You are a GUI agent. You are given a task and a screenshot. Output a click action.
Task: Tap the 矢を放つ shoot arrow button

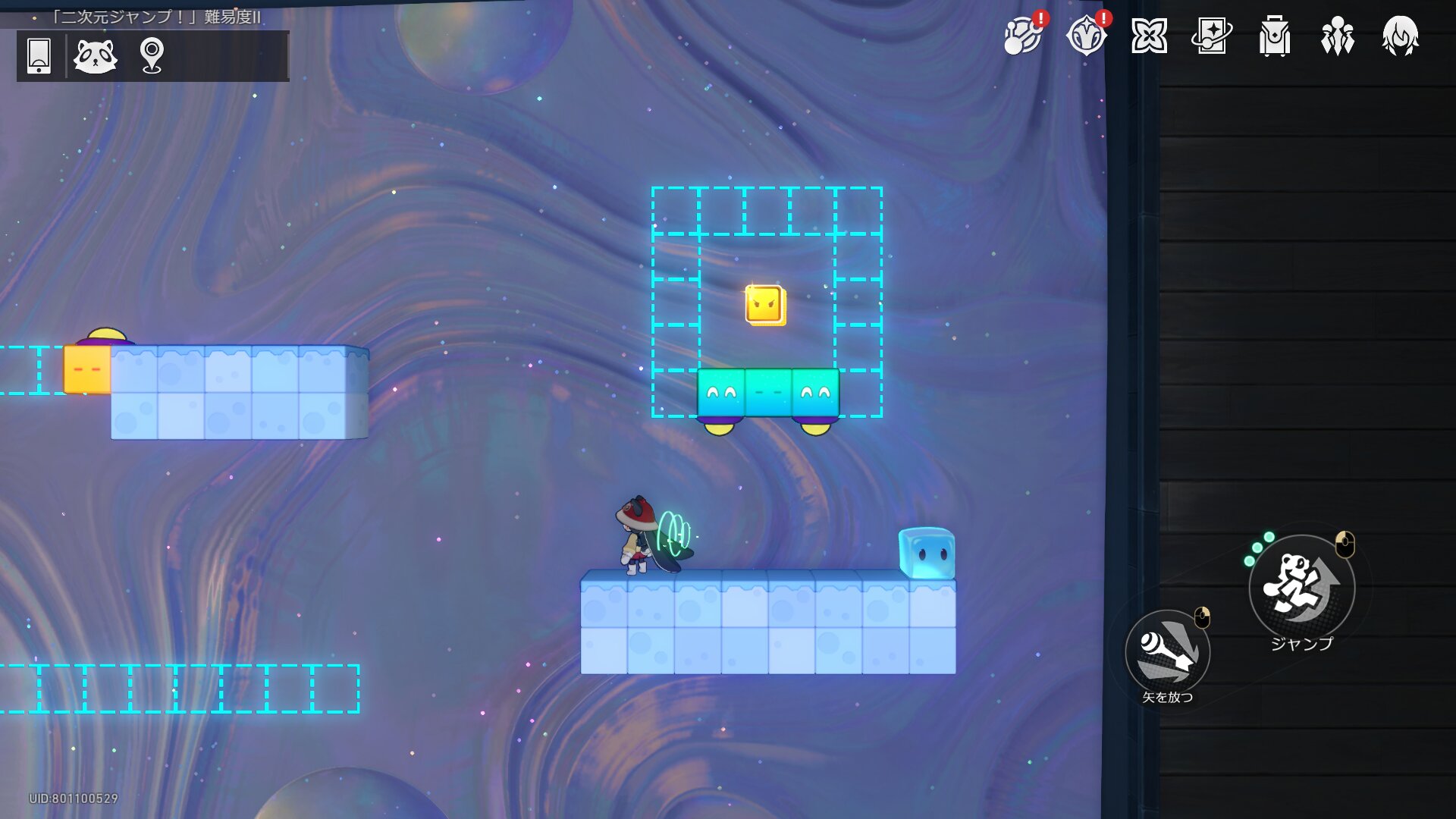tap(1167, 653)
